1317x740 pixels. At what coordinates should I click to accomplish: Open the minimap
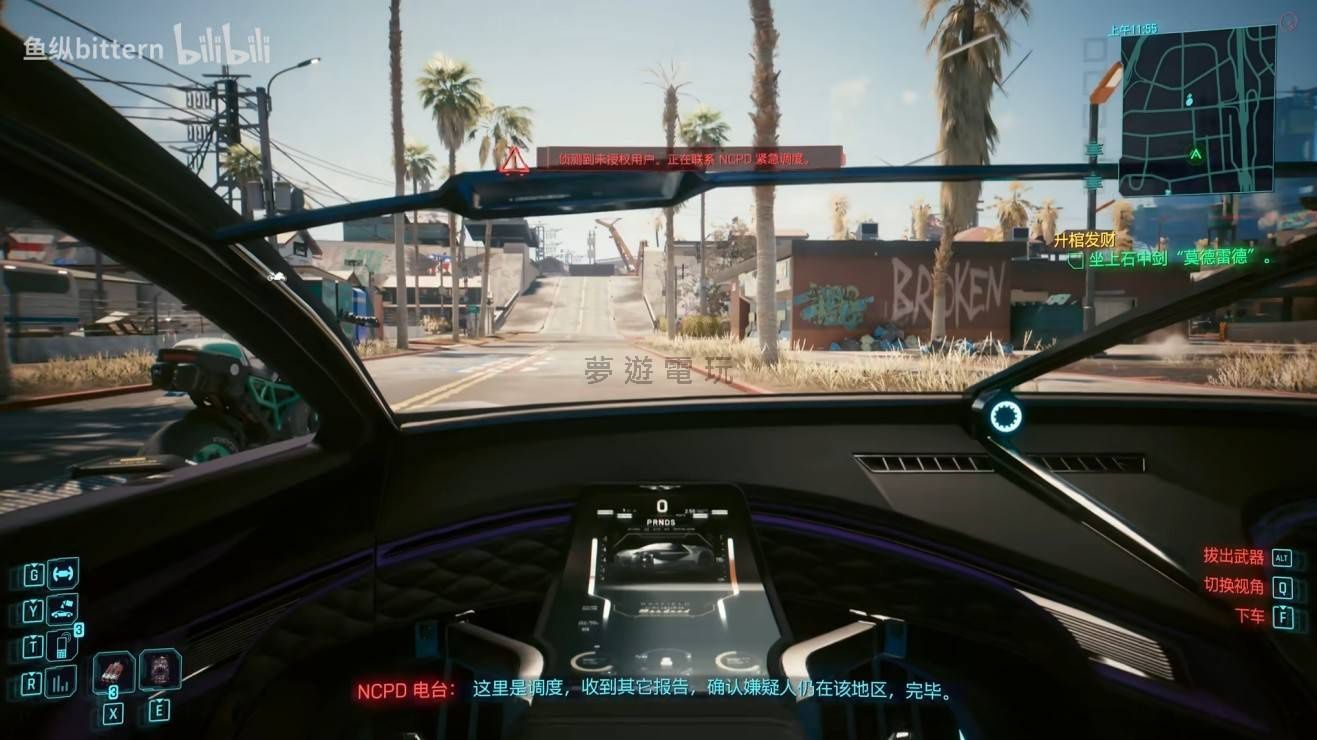(1197, 110)
